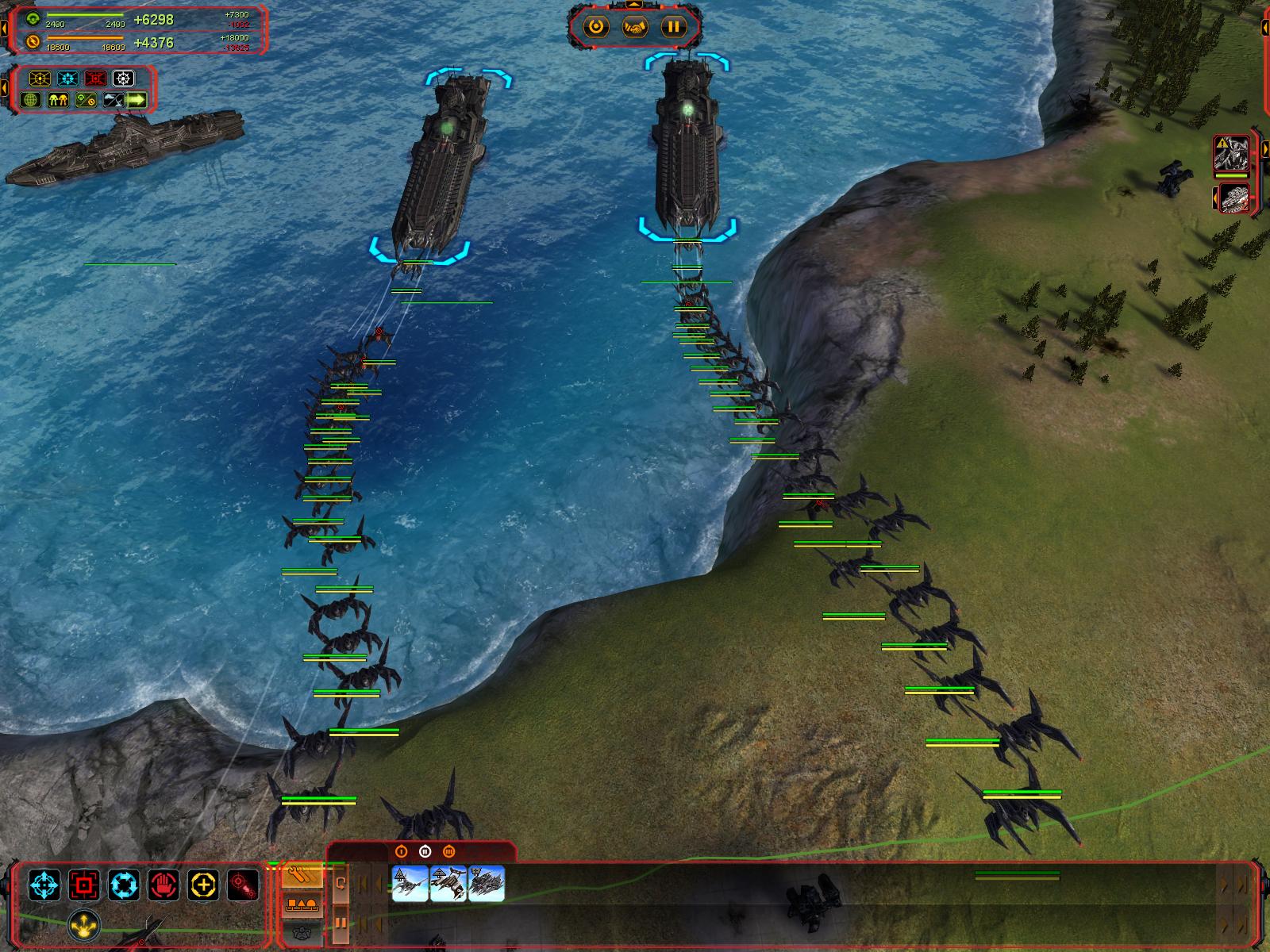
Task: Open the main menu power button
Action: click(x=596, y=27)
